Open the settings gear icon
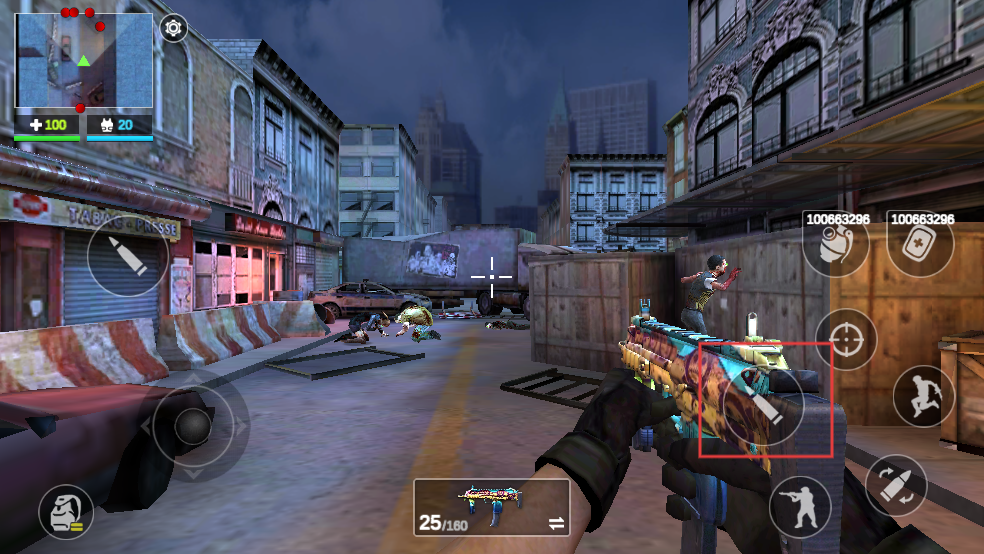 [174, 28]
